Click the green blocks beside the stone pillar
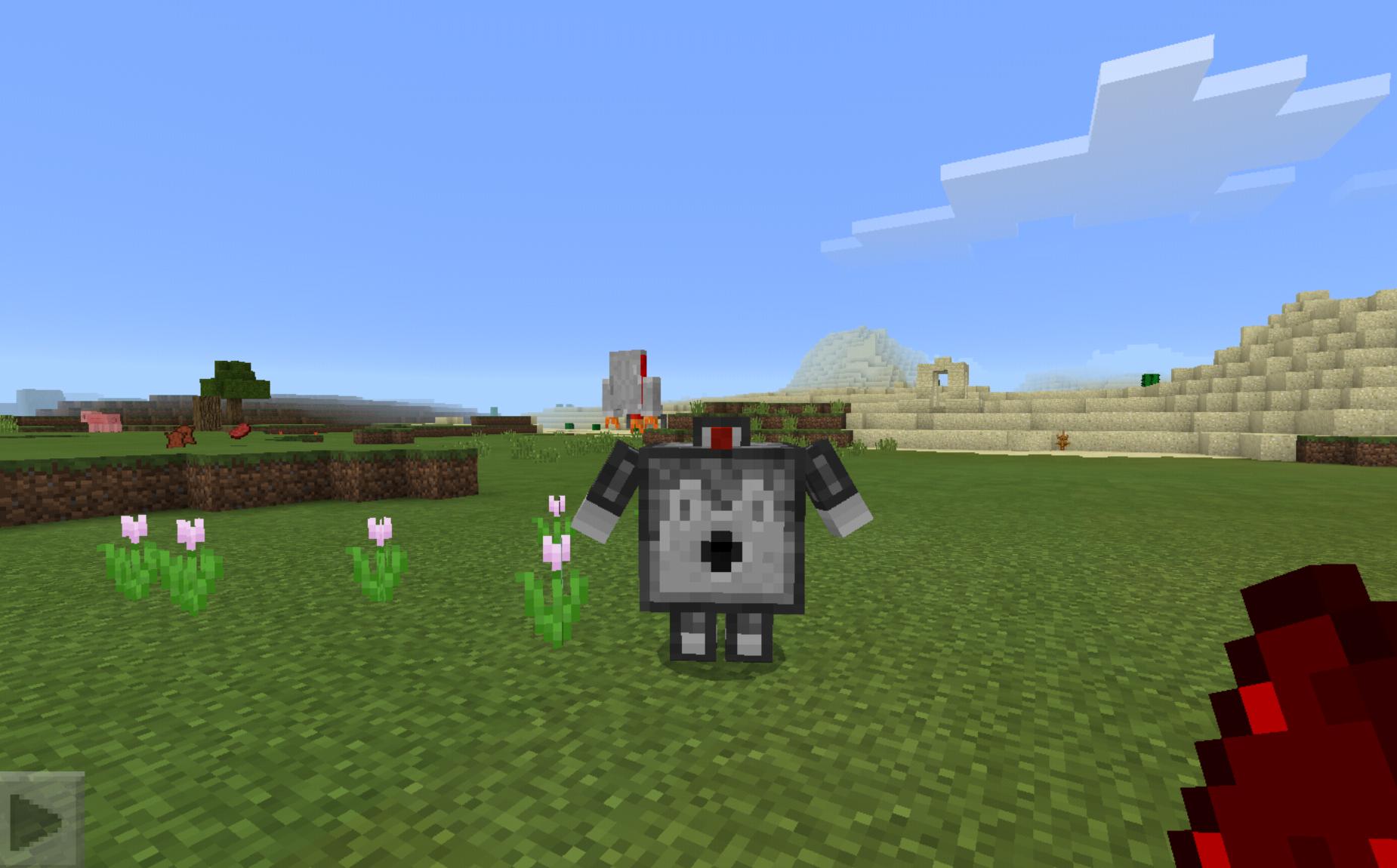The image size is (1397, 868). click(595, 428)
